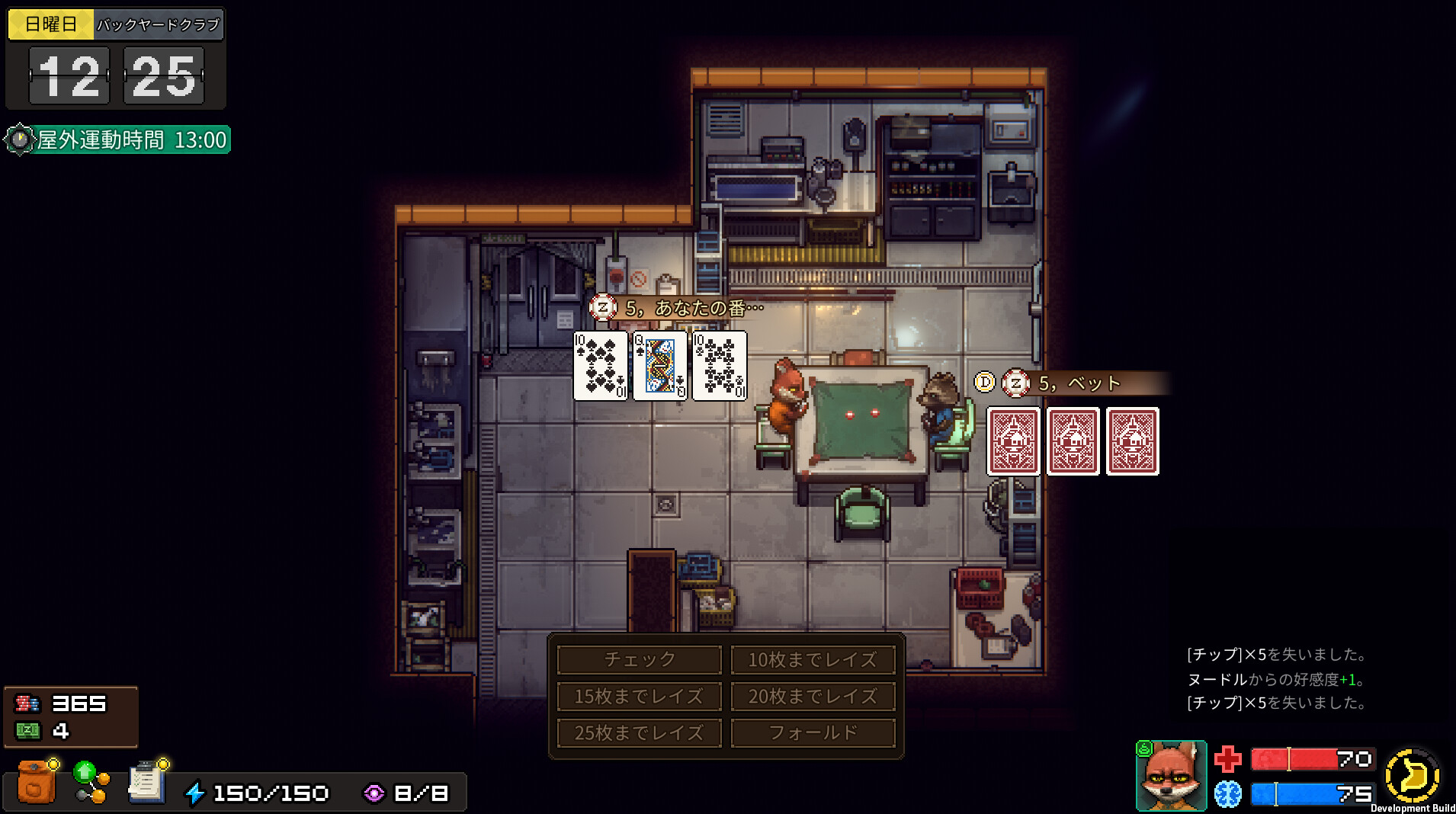
Task: Open the clipboard task notes
Action: coord(147,783)
